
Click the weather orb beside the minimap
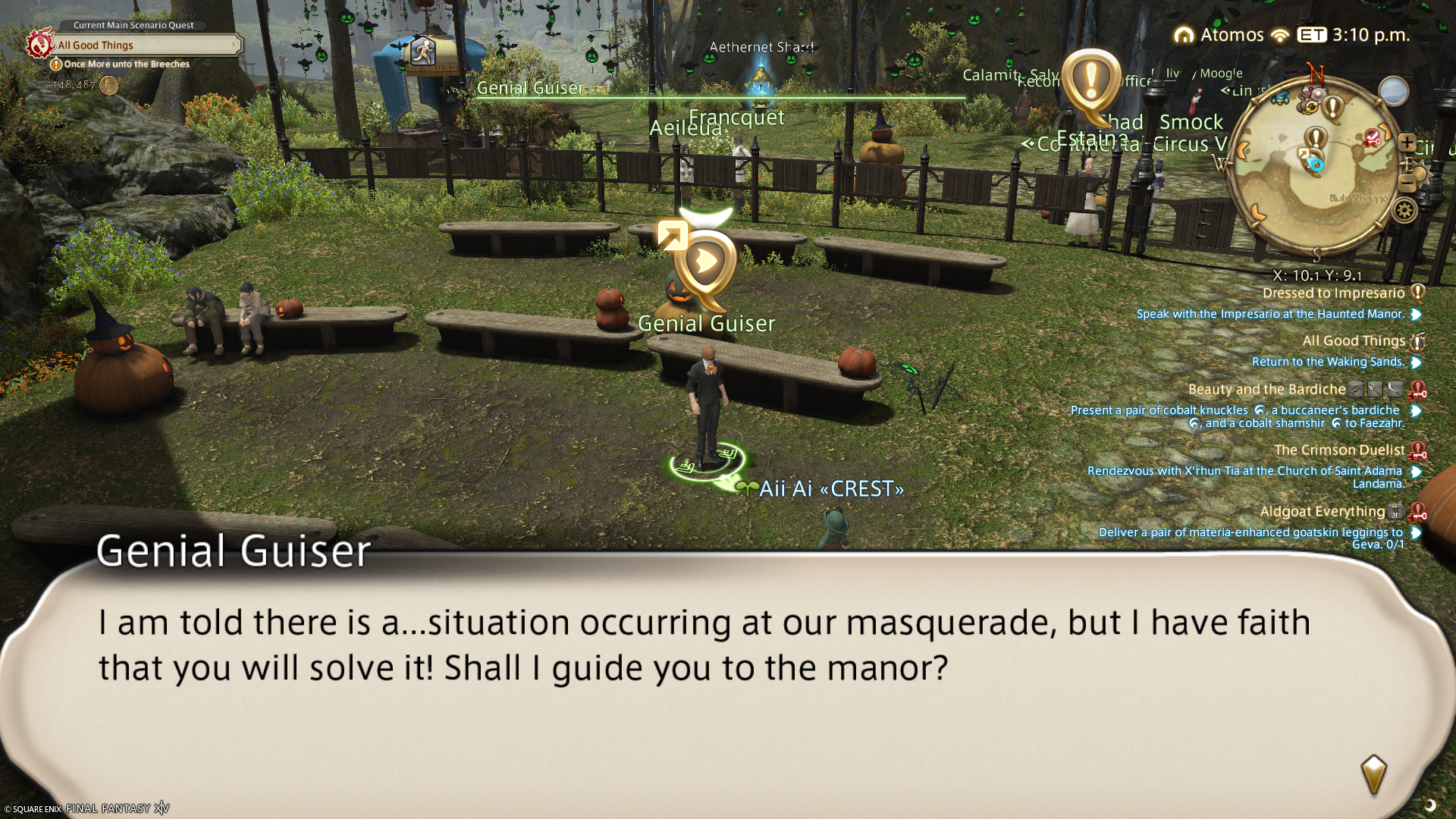[x=1393, y=92]
